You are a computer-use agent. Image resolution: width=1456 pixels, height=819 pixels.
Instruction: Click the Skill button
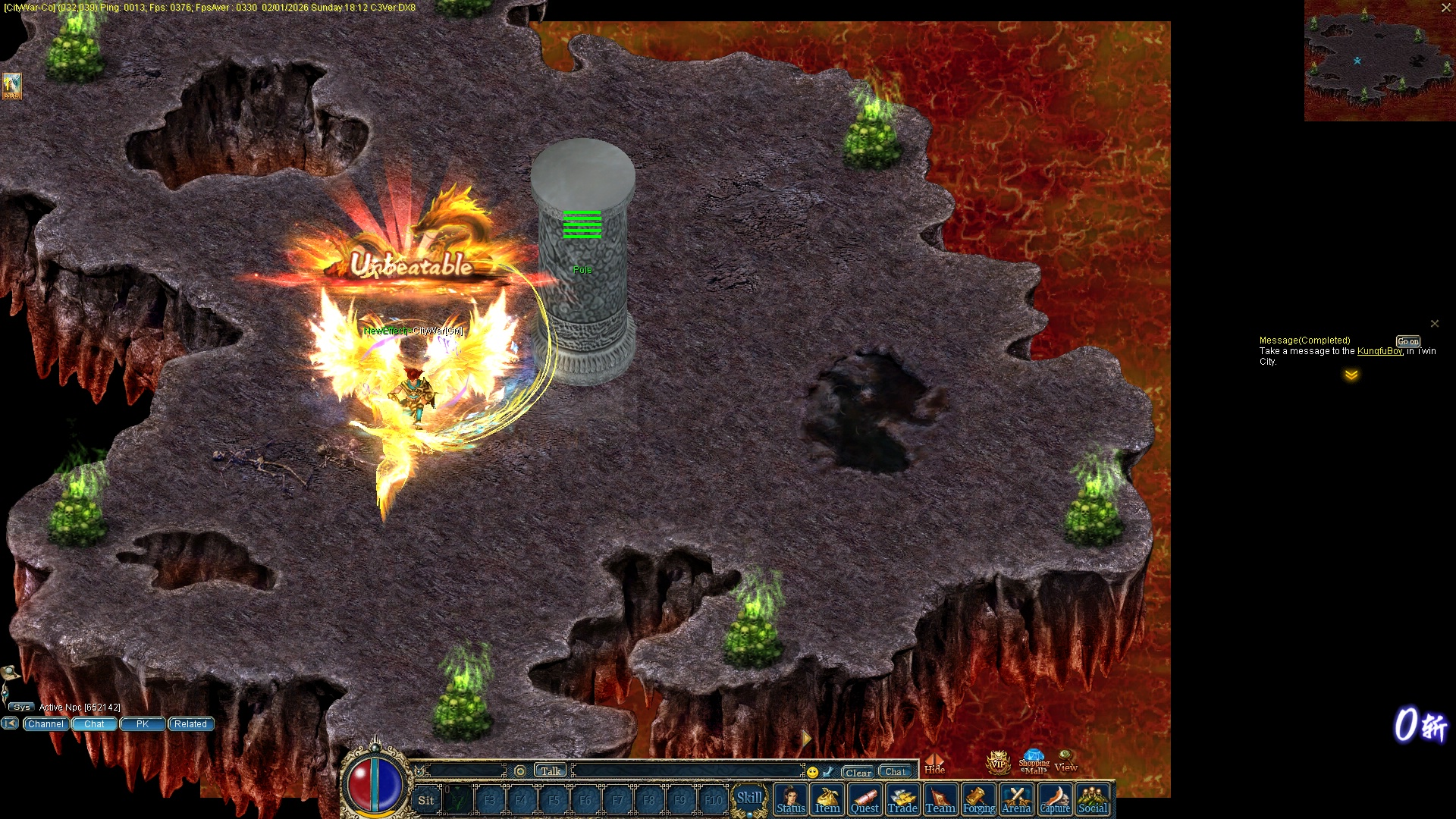[x=749, y=799]
